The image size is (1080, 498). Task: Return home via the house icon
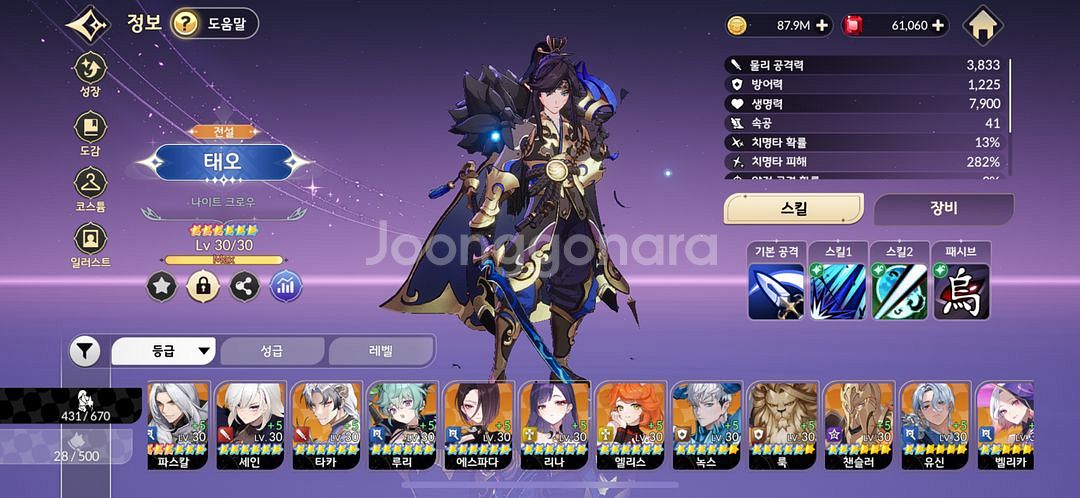click(x=983, y=25)
